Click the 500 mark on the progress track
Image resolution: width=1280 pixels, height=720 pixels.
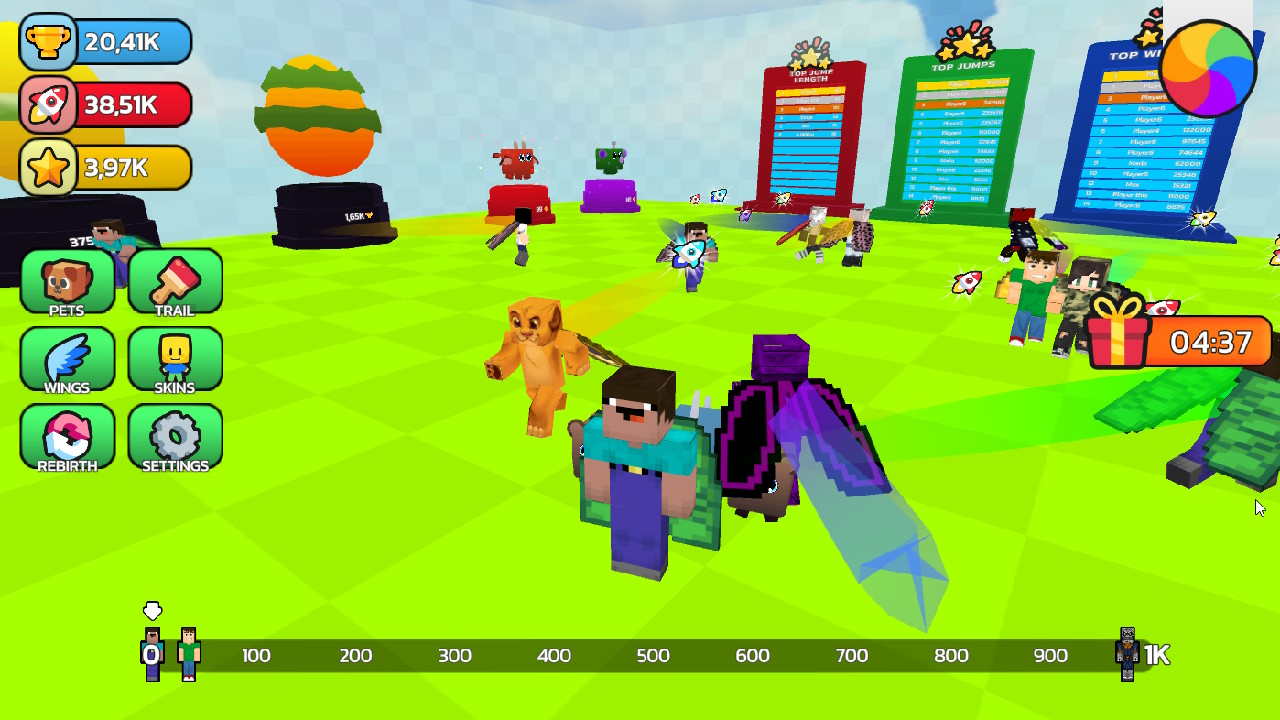654,655
